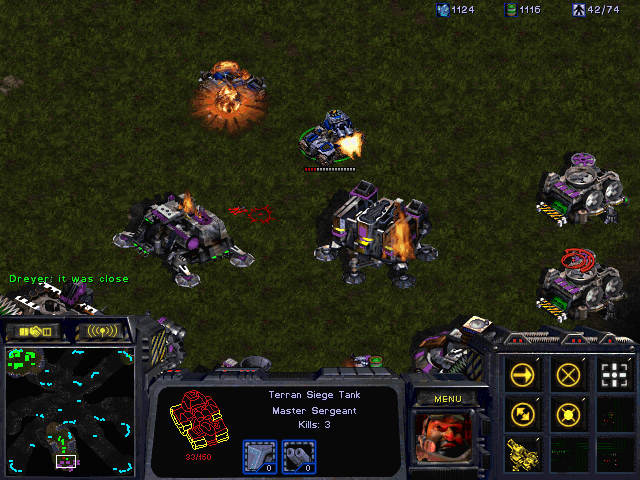Screen dimensions: 640x480
Task: Open the diplomacy handshake button
Action: pos(32,331)
